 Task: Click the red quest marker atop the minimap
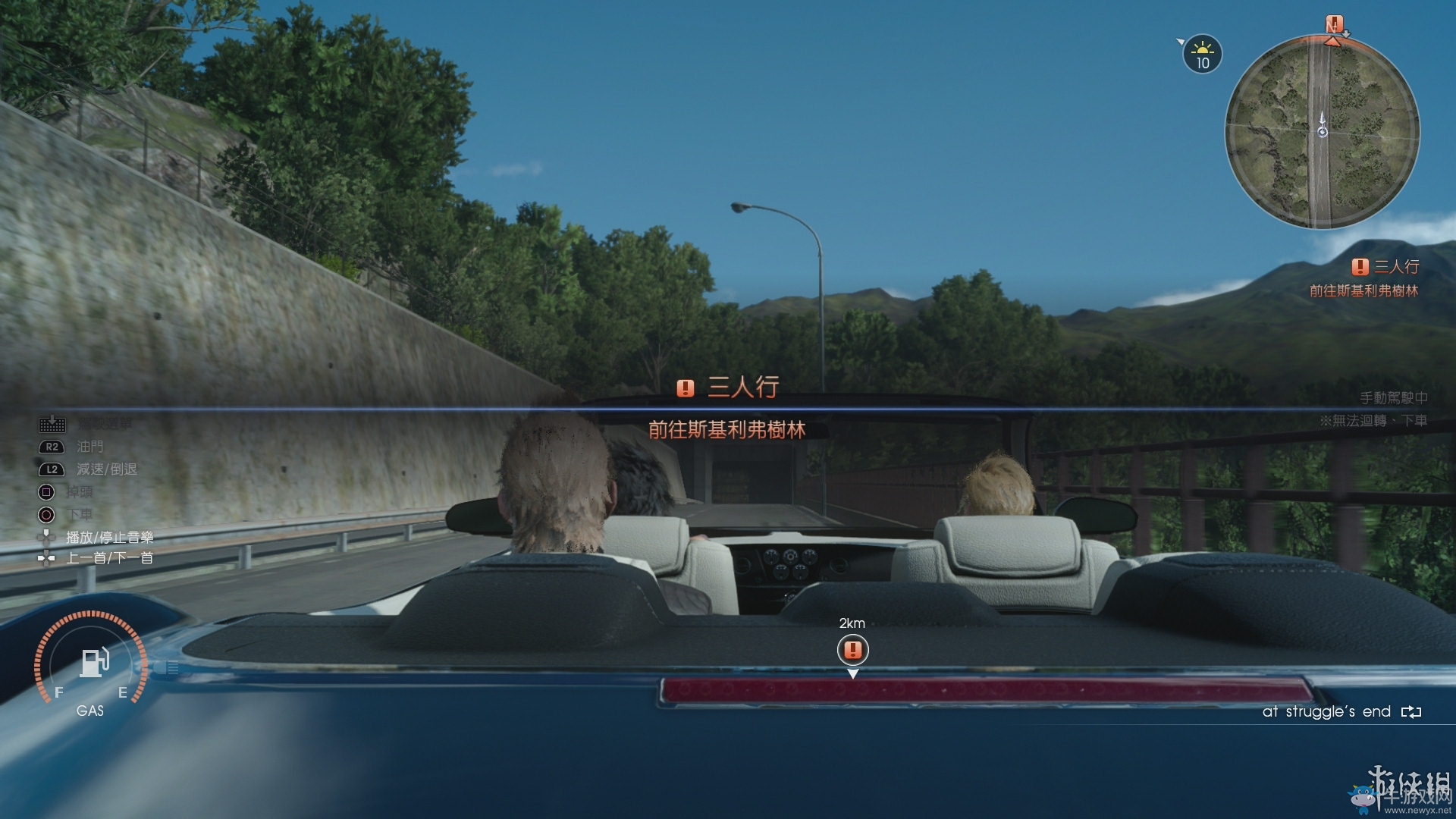click(1334, 24)
